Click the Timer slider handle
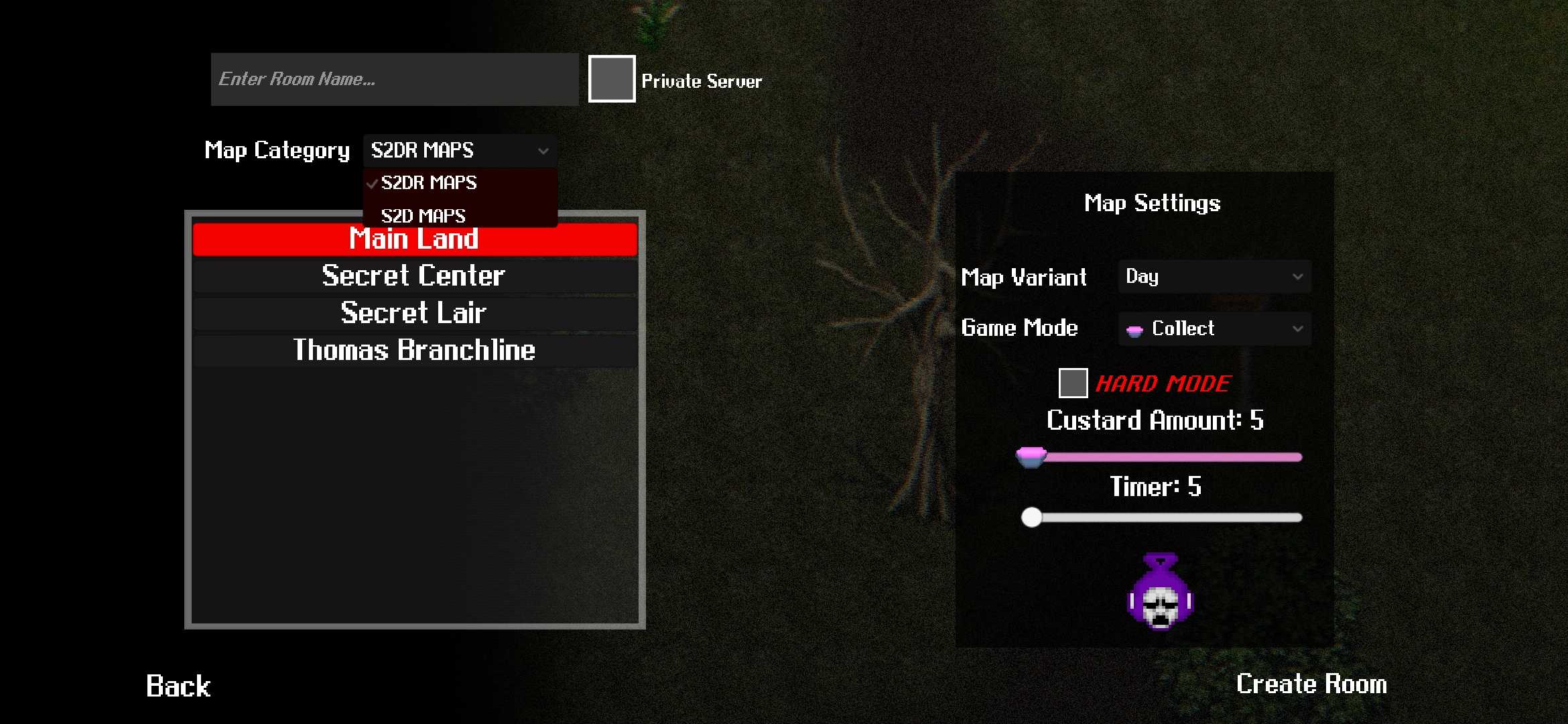The image size is (1568, 724). (1031, 518)
